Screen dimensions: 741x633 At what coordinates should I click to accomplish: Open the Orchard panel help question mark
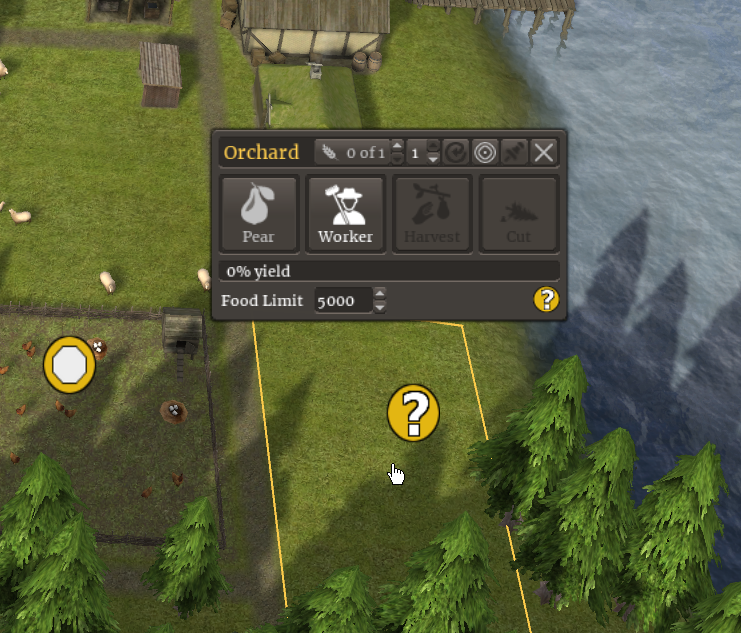[x=546, y=299]
